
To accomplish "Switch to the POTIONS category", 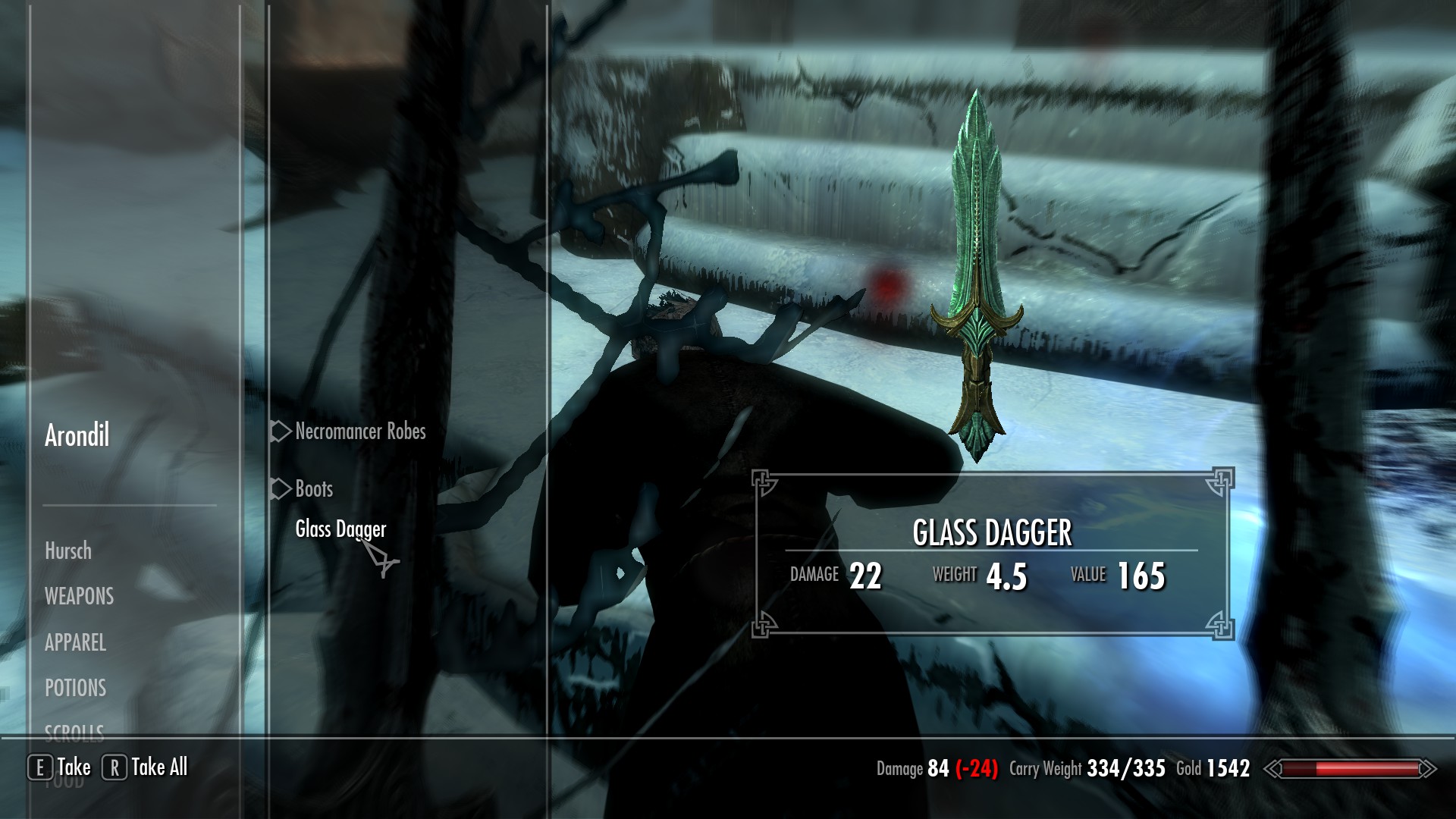I will tap(75, 688).
